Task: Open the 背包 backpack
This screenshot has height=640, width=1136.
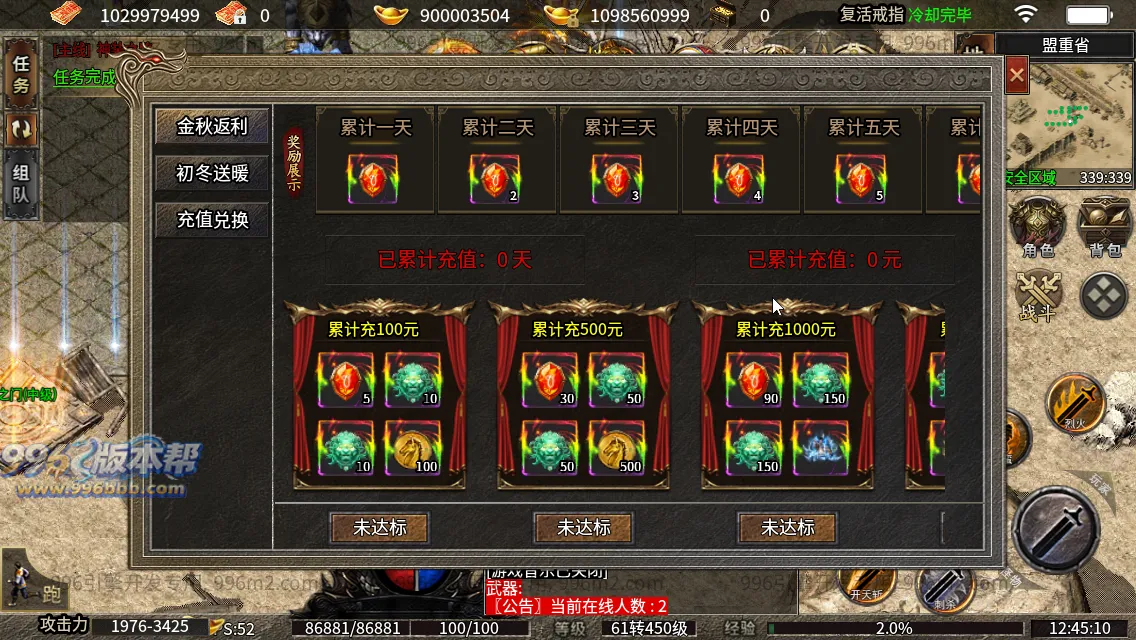Action: click(x=1104, y=228)
